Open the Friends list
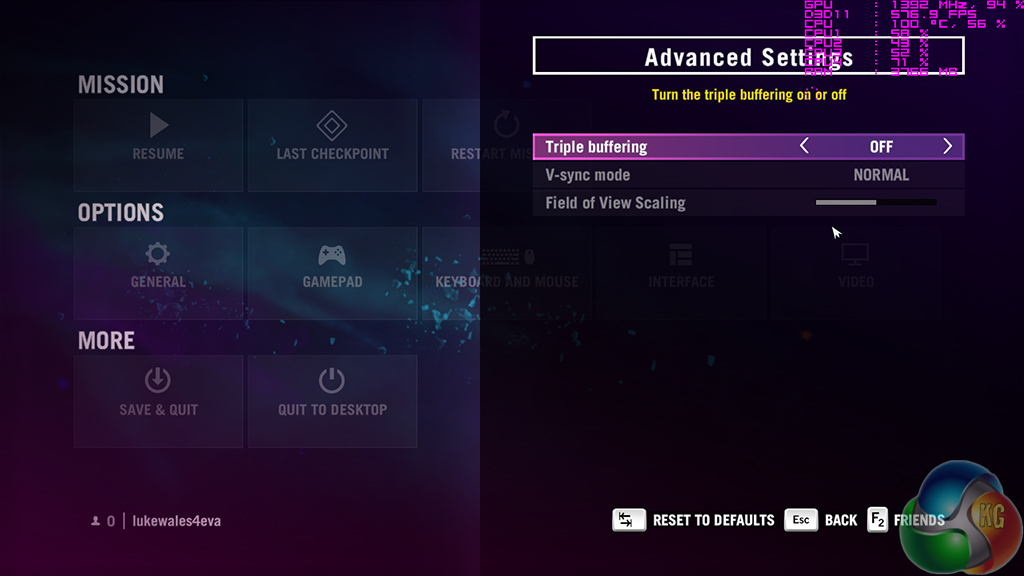This screenshot has height=576, width=1024. coord(905,520)
